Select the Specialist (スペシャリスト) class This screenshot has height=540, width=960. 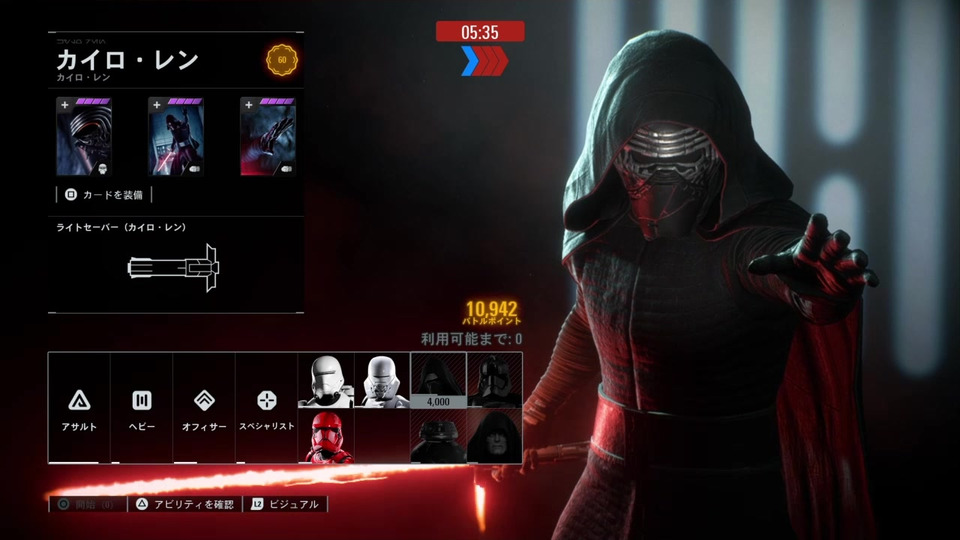[267, 407]
